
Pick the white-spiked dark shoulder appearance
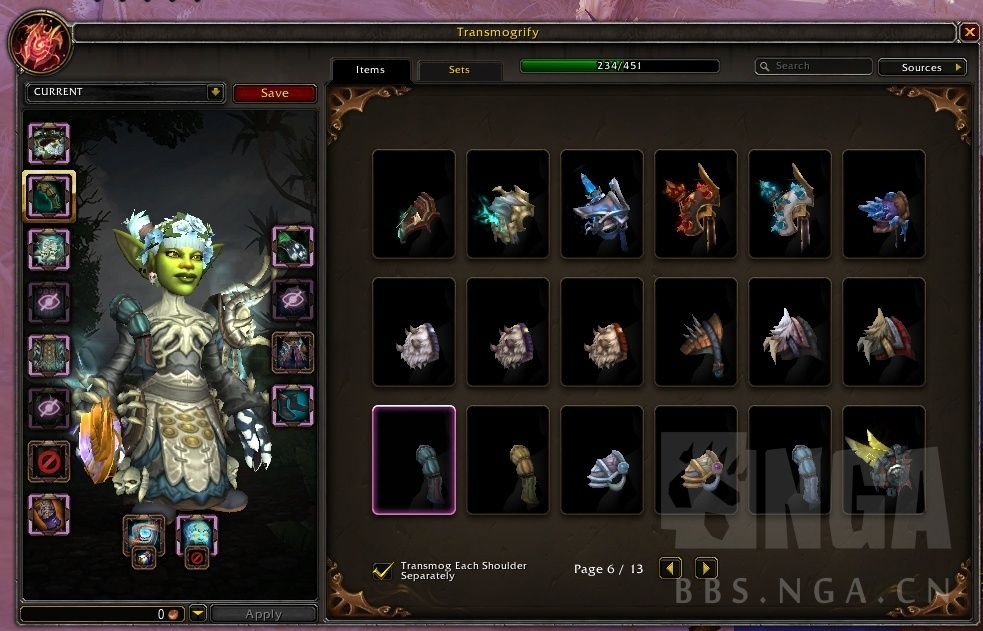[x=790, y=332]
